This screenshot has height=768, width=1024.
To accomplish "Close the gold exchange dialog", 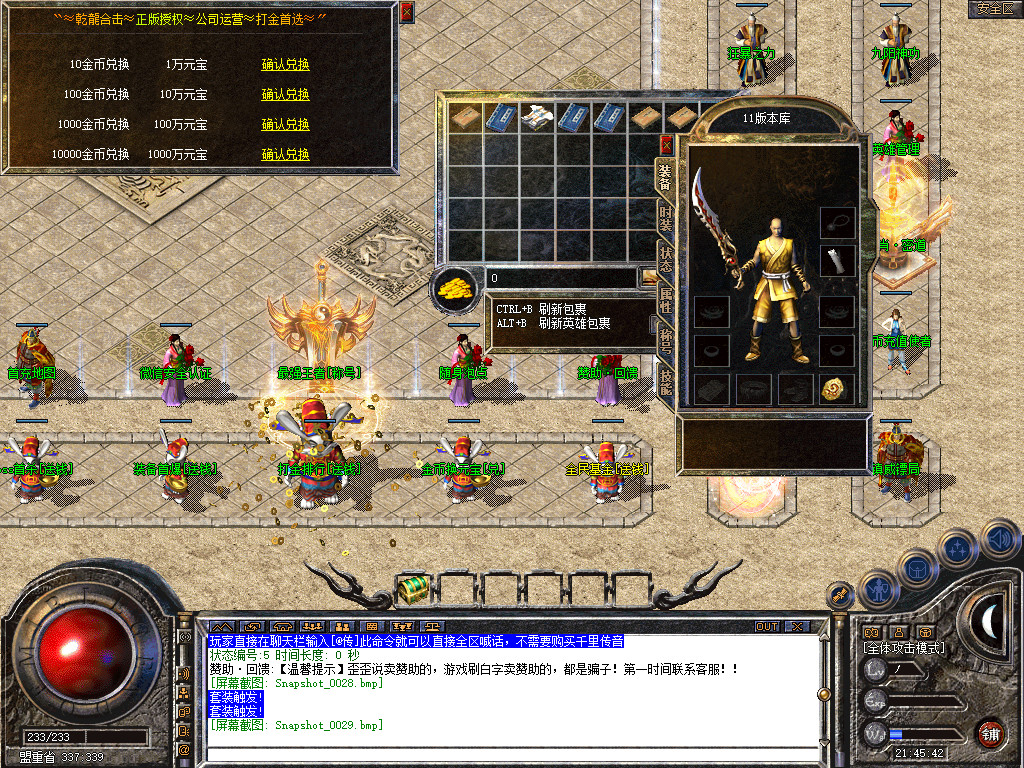I will pyautogui.click(x=406, y=12).
